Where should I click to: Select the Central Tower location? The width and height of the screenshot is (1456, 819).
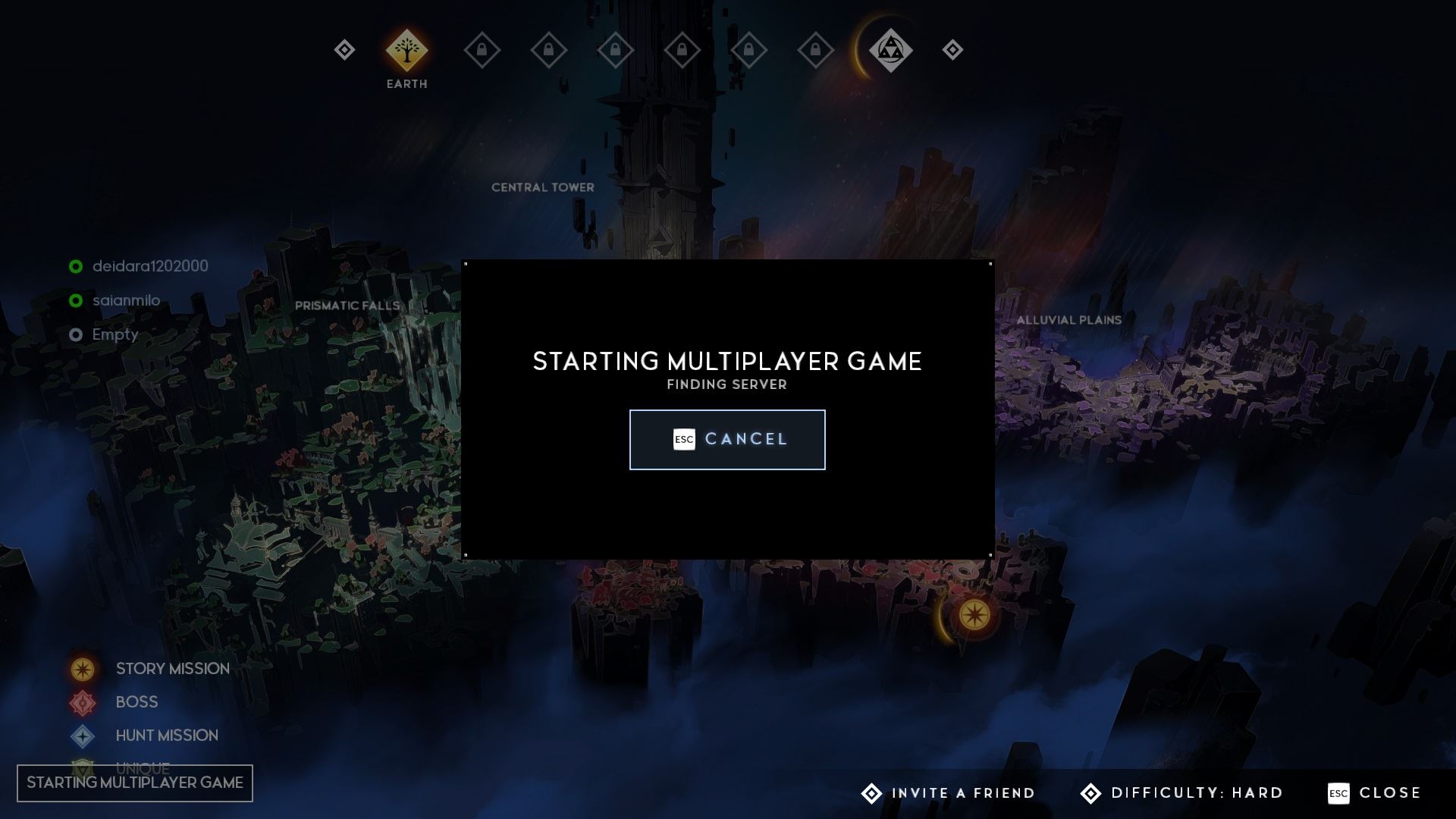542,187
